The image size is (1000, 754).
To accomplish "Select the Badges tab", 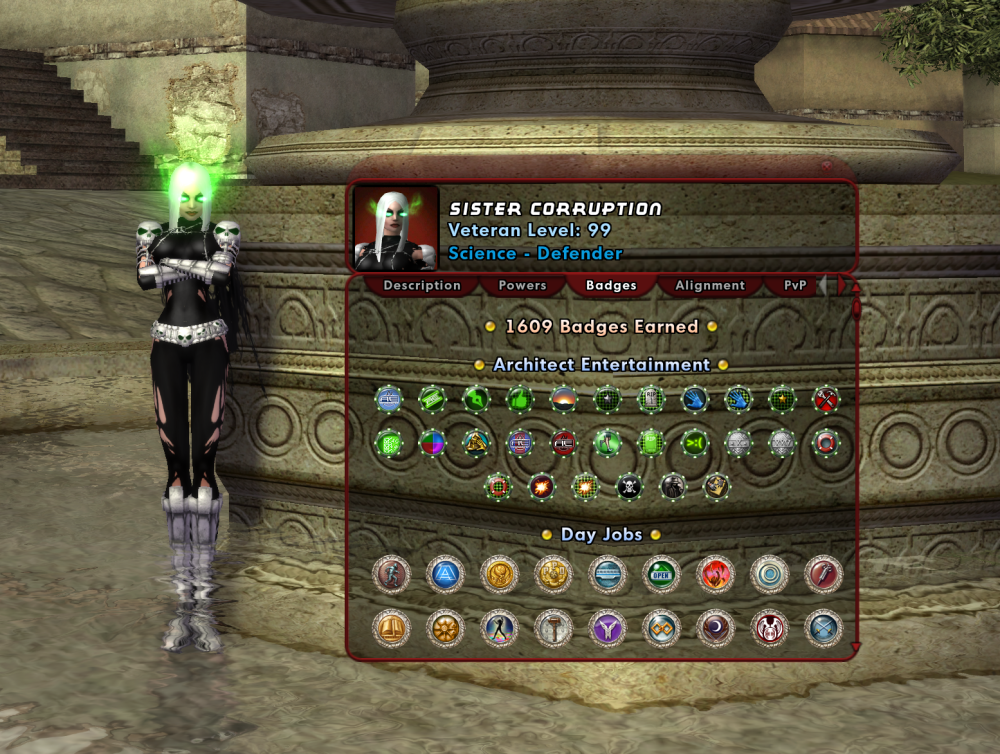I will tap(611, 285).
